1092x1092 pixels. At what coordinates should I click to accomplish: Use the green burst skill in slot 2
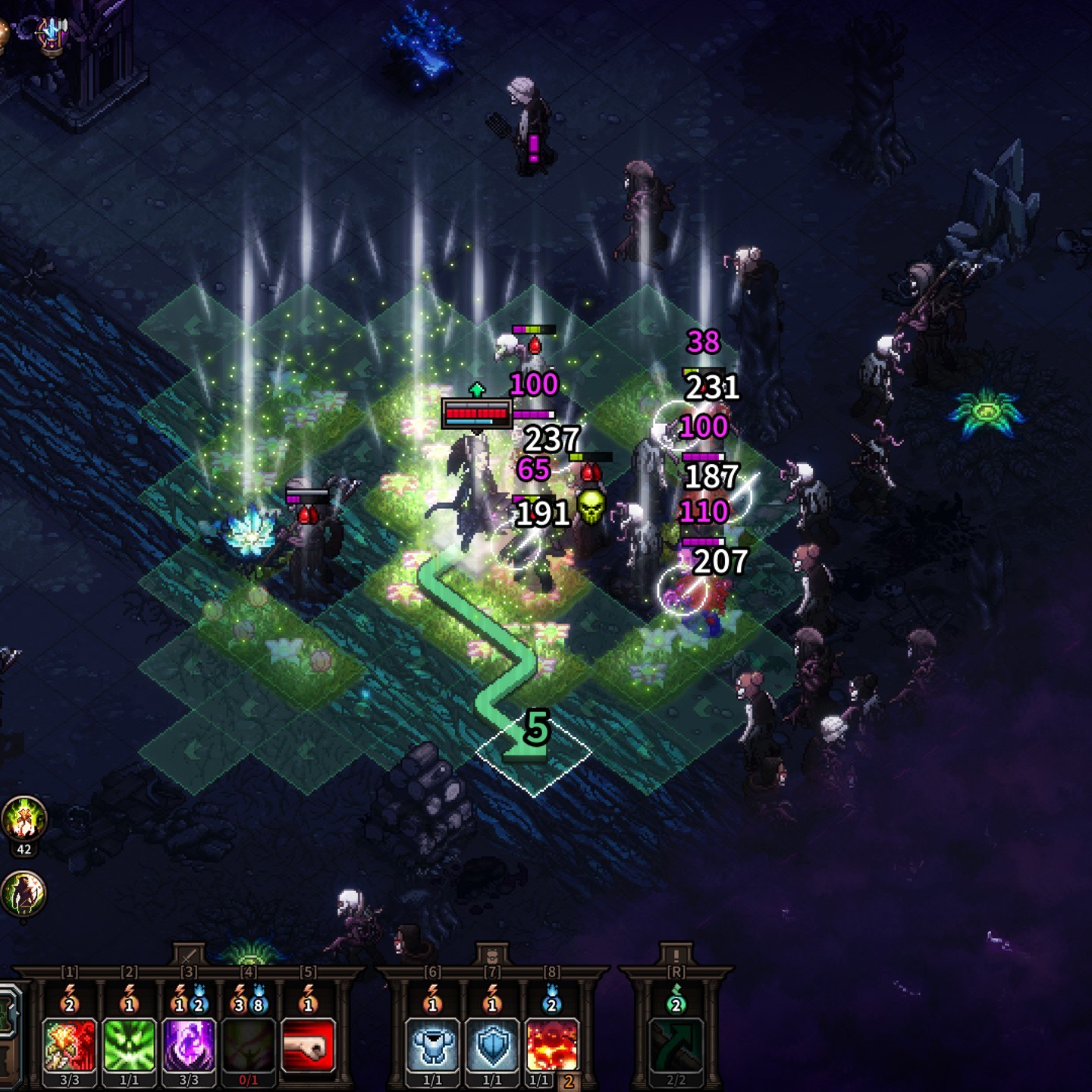[x=129, y=1045]
